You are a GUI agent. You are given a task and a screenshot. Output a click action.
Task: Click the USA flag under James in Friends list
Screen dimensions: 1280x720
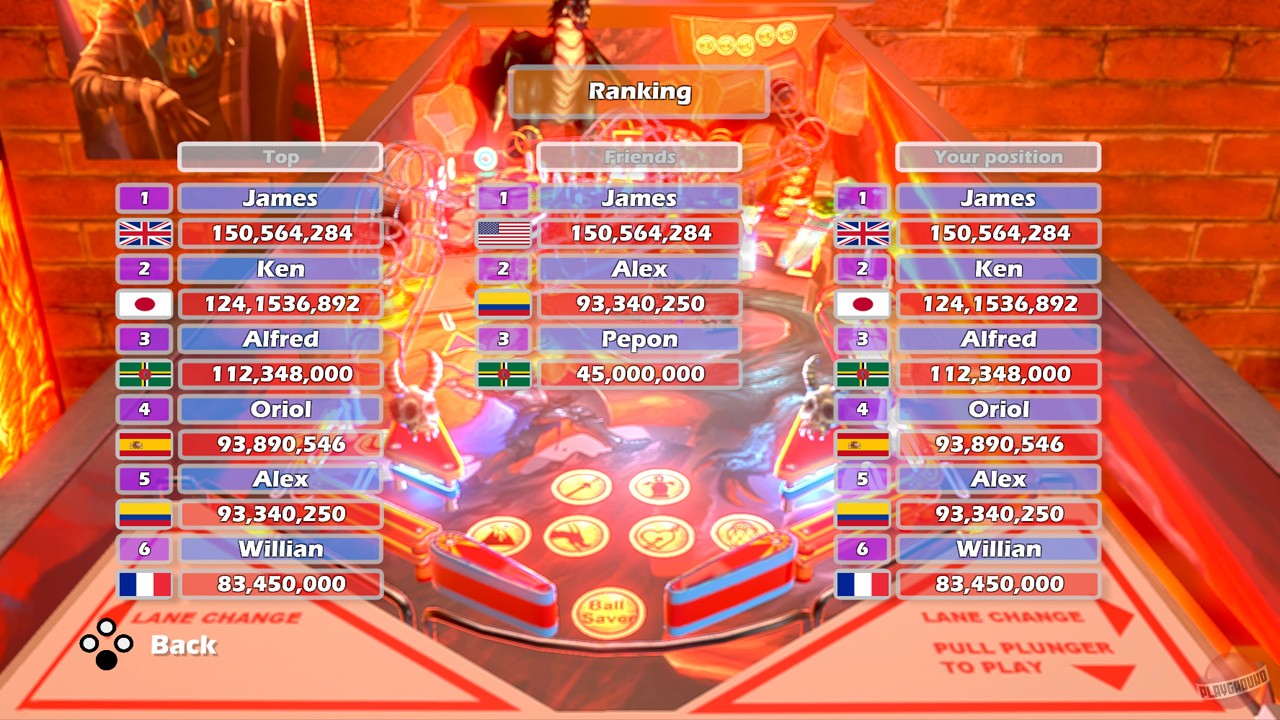[502, 234]
